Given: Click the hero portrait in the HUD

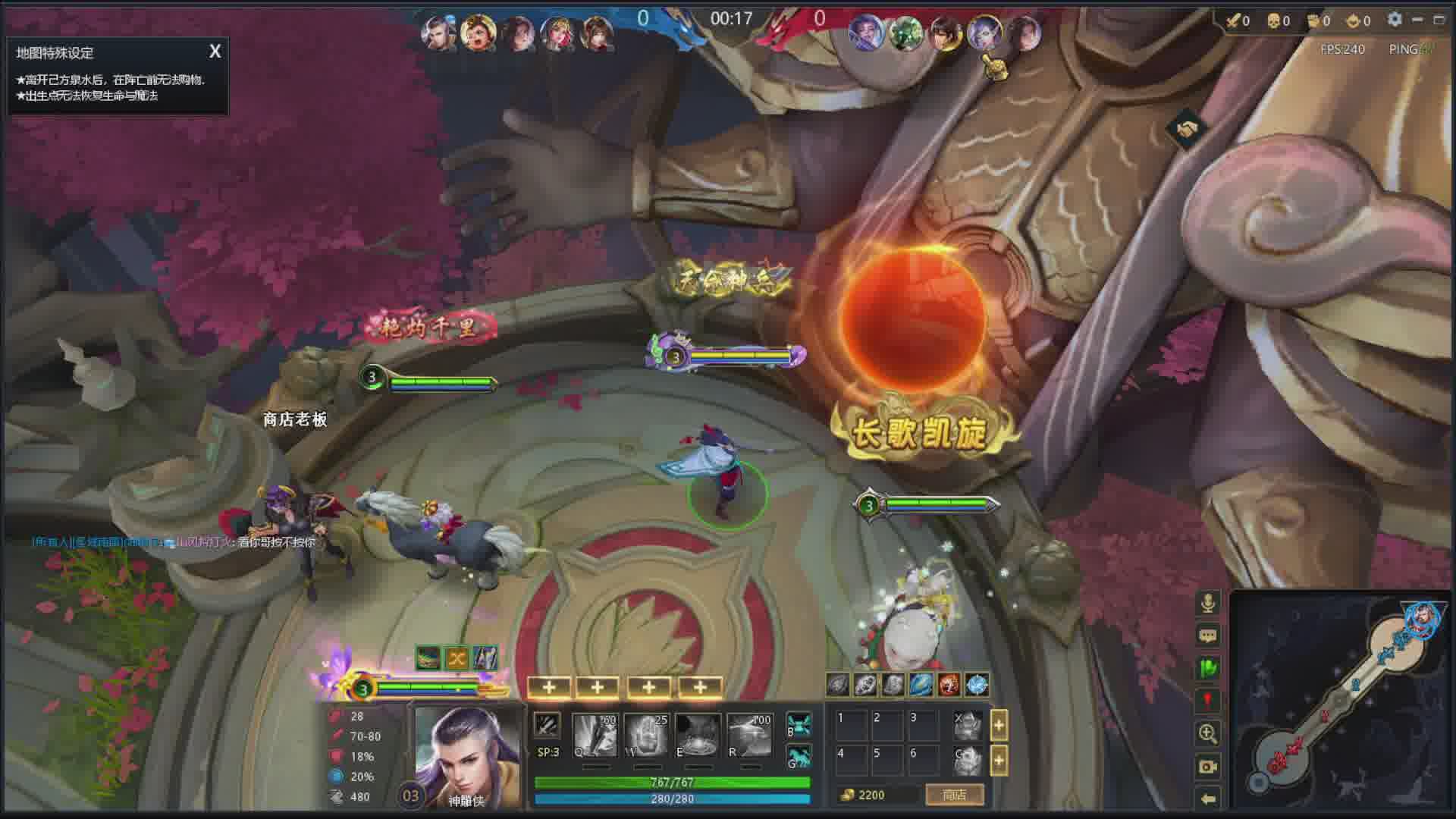Looking at the screenshot, I should pyautogui.click(x=466, y=755).
